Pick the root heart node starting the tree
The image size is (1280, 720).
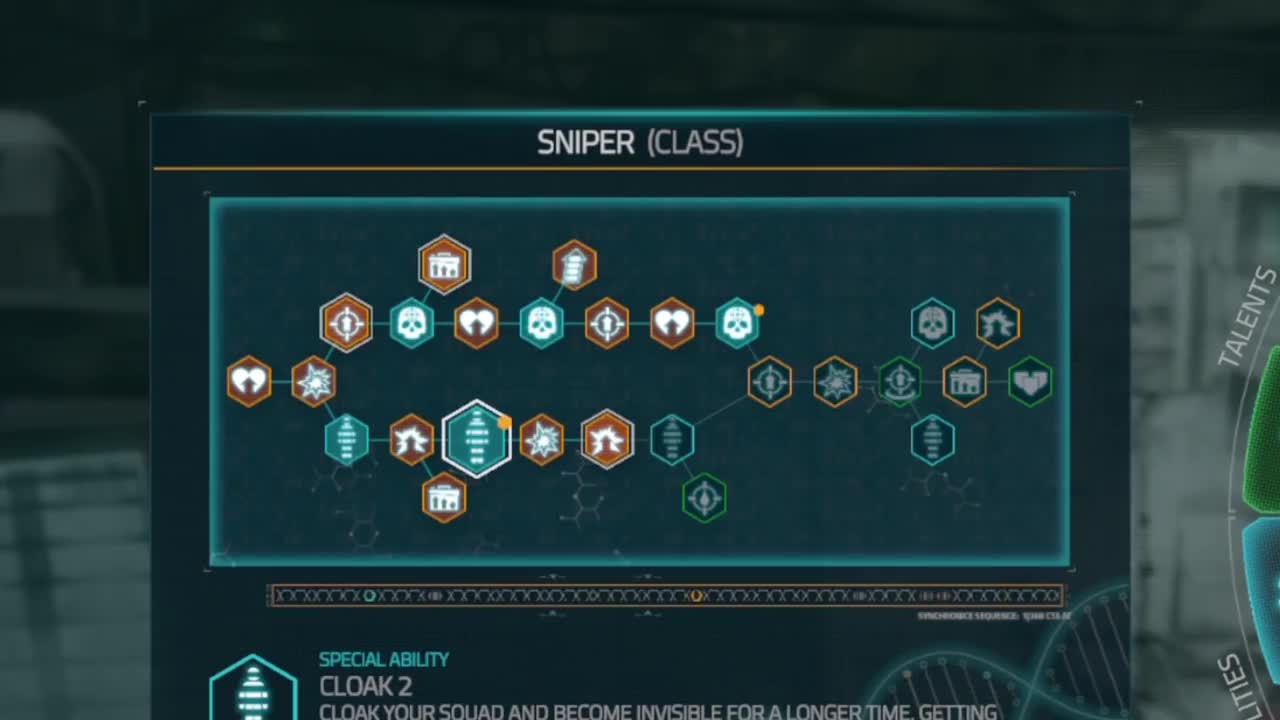[248, 381]
